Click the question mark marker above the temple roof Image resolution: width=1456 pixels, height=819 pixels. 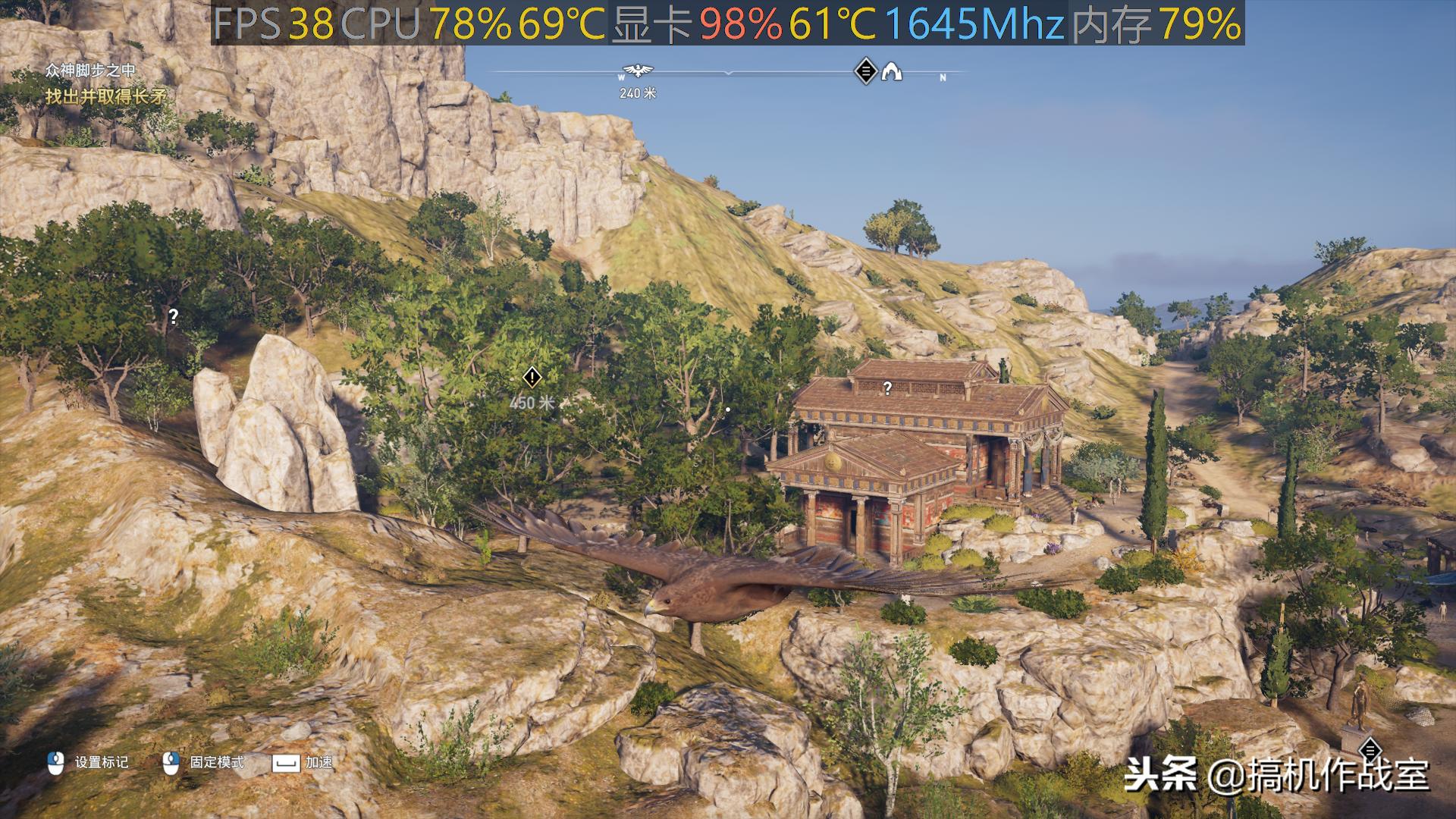pos(887,388)
